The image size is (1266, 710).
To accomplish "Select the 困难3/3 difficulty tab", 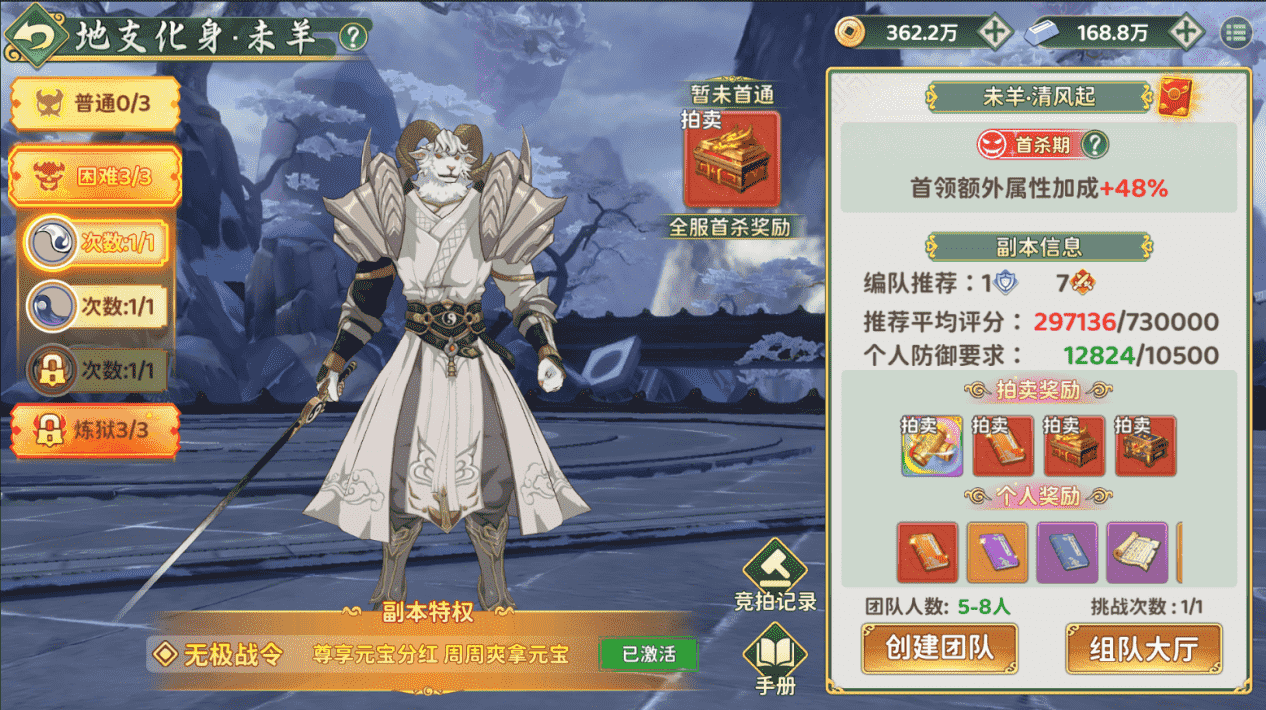I will click(95, 177).
